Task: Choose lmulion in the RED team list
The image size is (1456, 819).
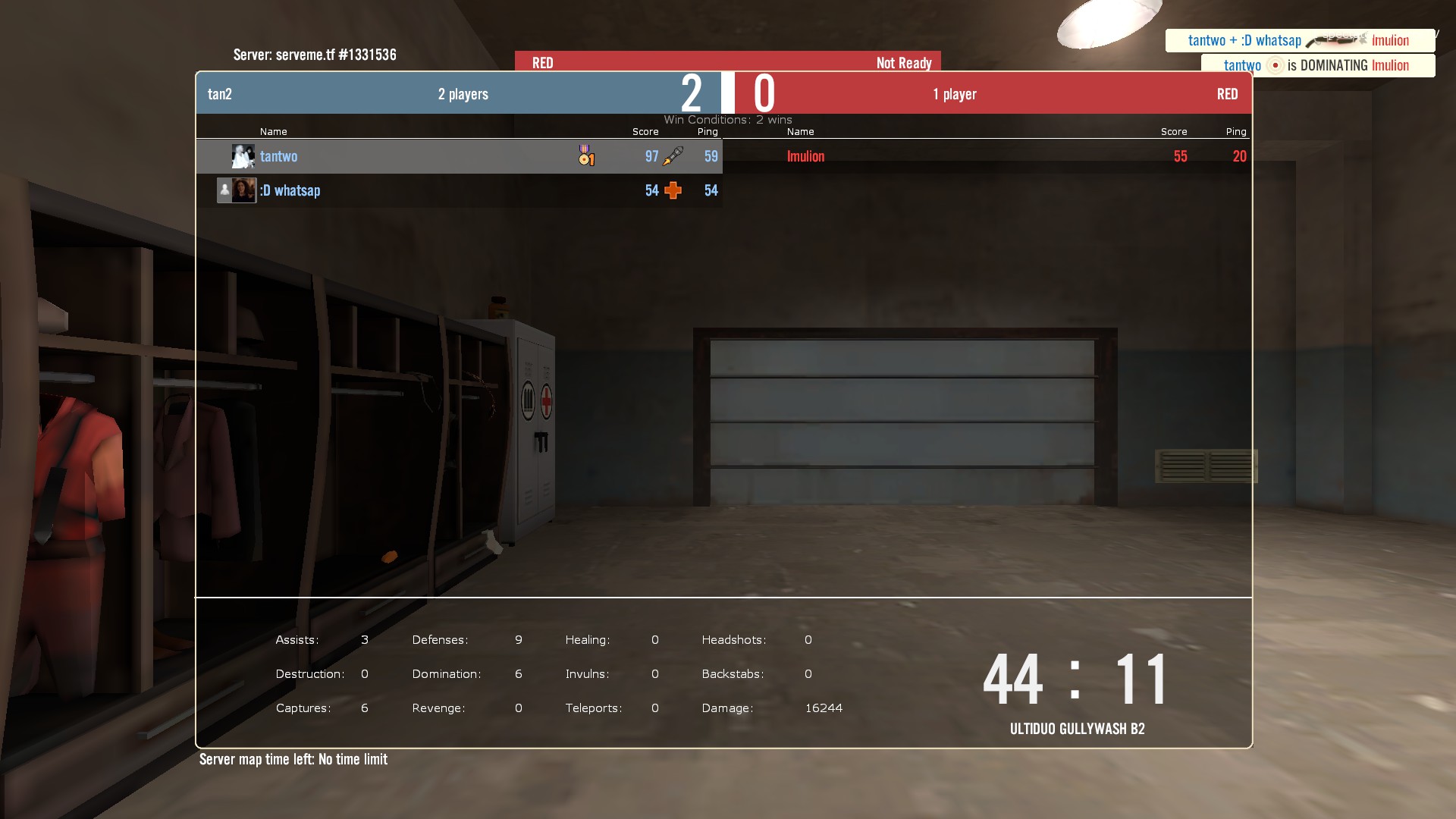Action: point(805,157)
